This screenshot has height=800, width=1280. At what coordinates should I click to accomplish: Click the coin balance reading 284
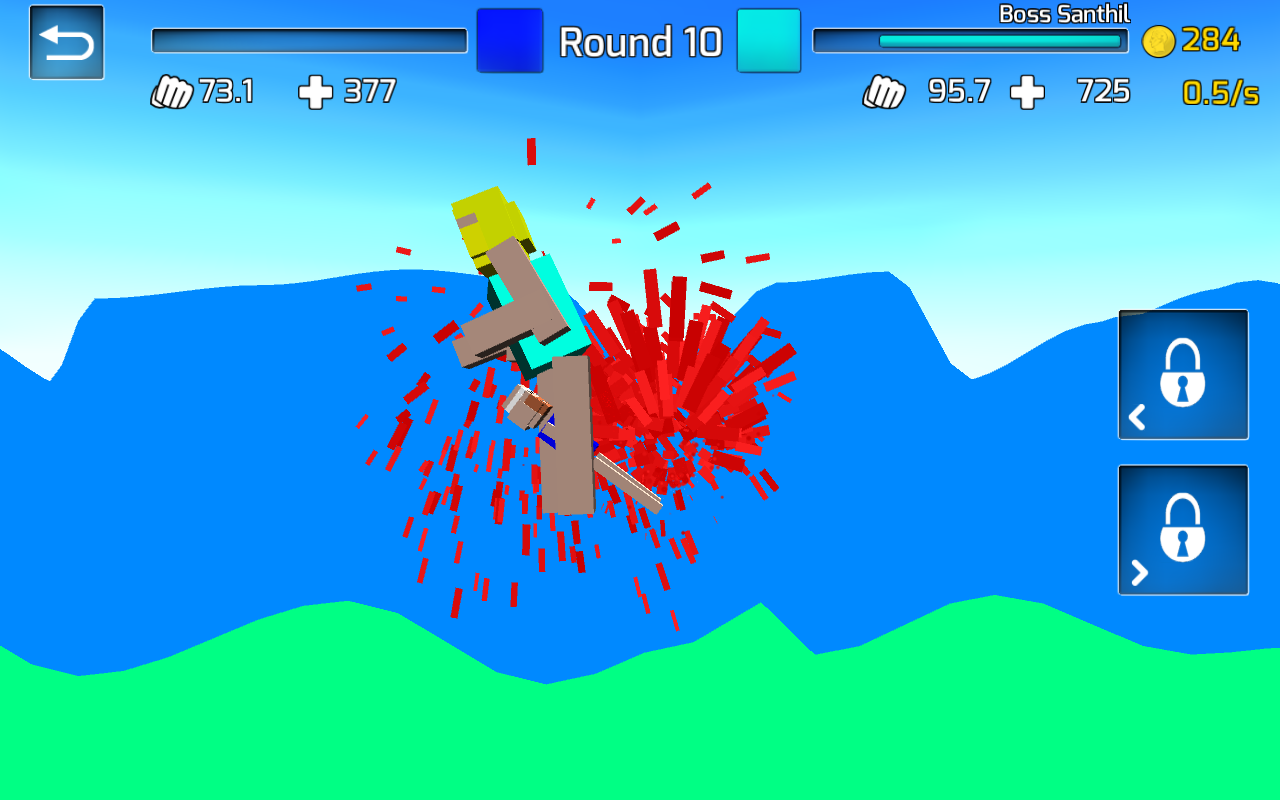[x=1211, y=40]
